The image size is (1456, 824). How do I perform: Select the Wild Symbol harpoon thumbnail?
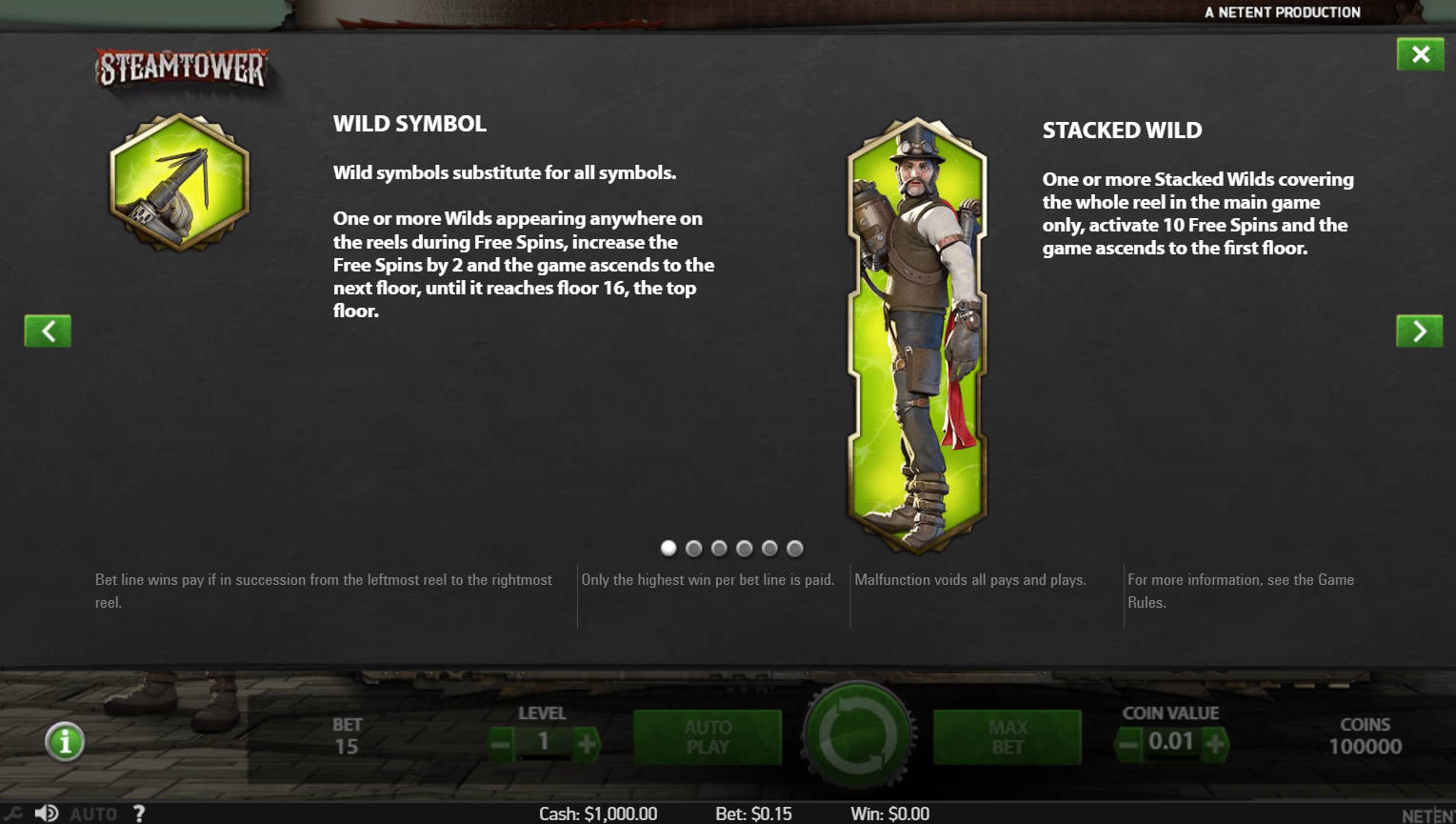(x=179, y=184)
